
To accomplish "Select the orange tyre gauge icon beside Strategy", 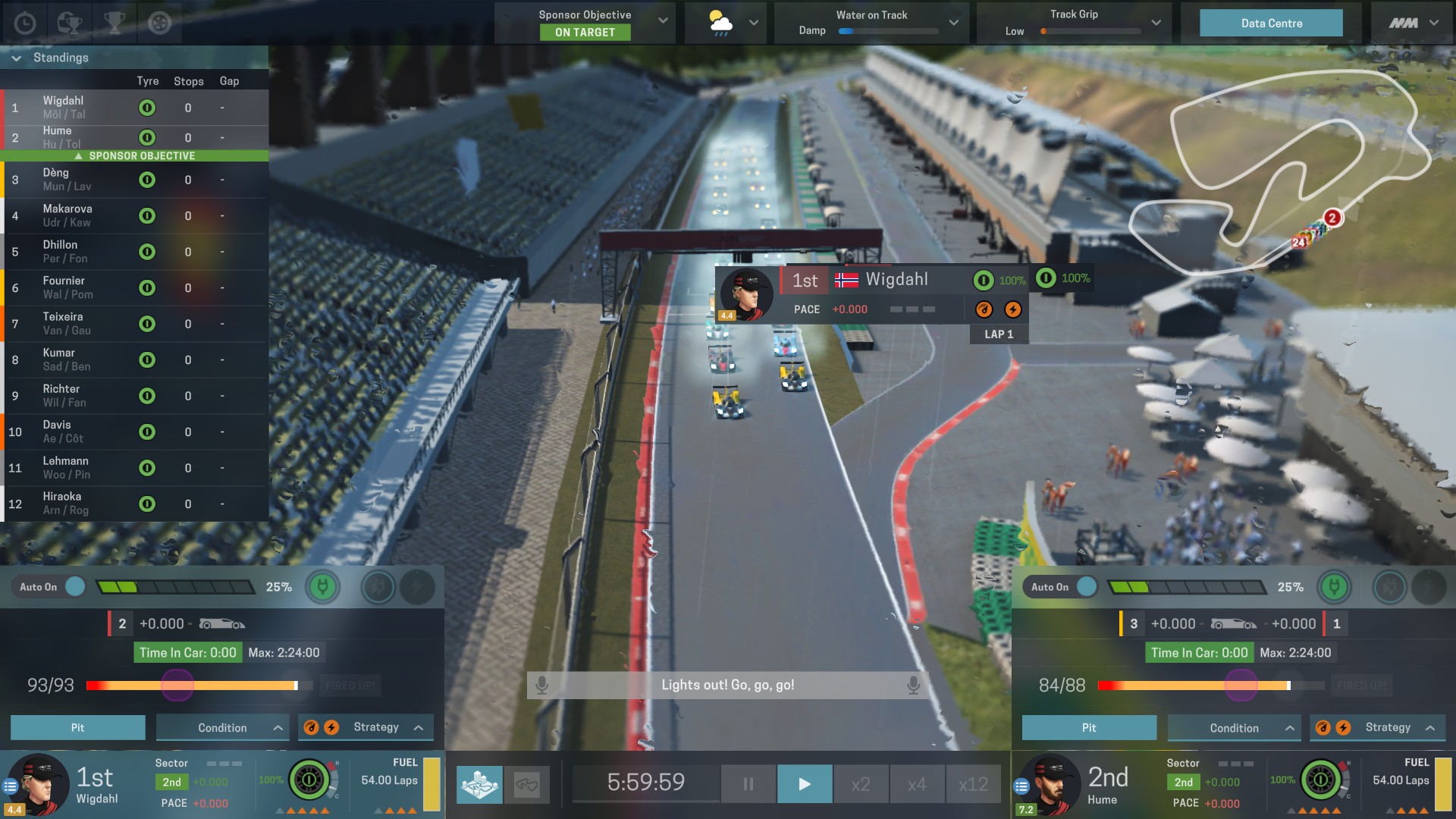I will (312, 726).
